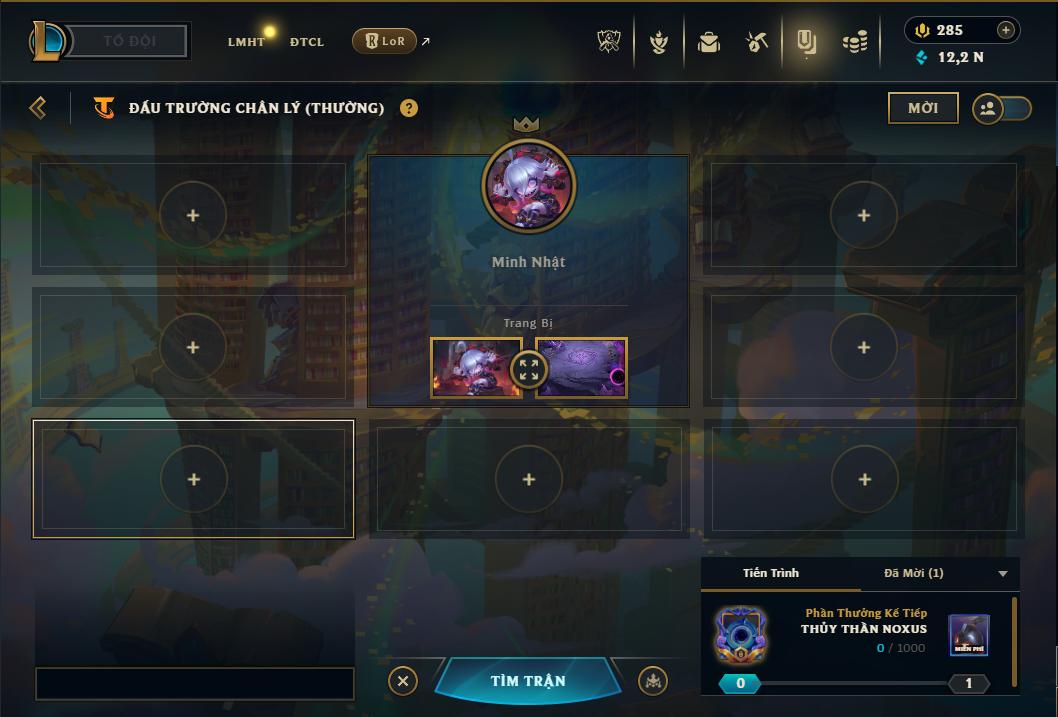This screenshot has width=1058, height=717.
Task: Open the LoR launcher link
Action: click(385, 42)
